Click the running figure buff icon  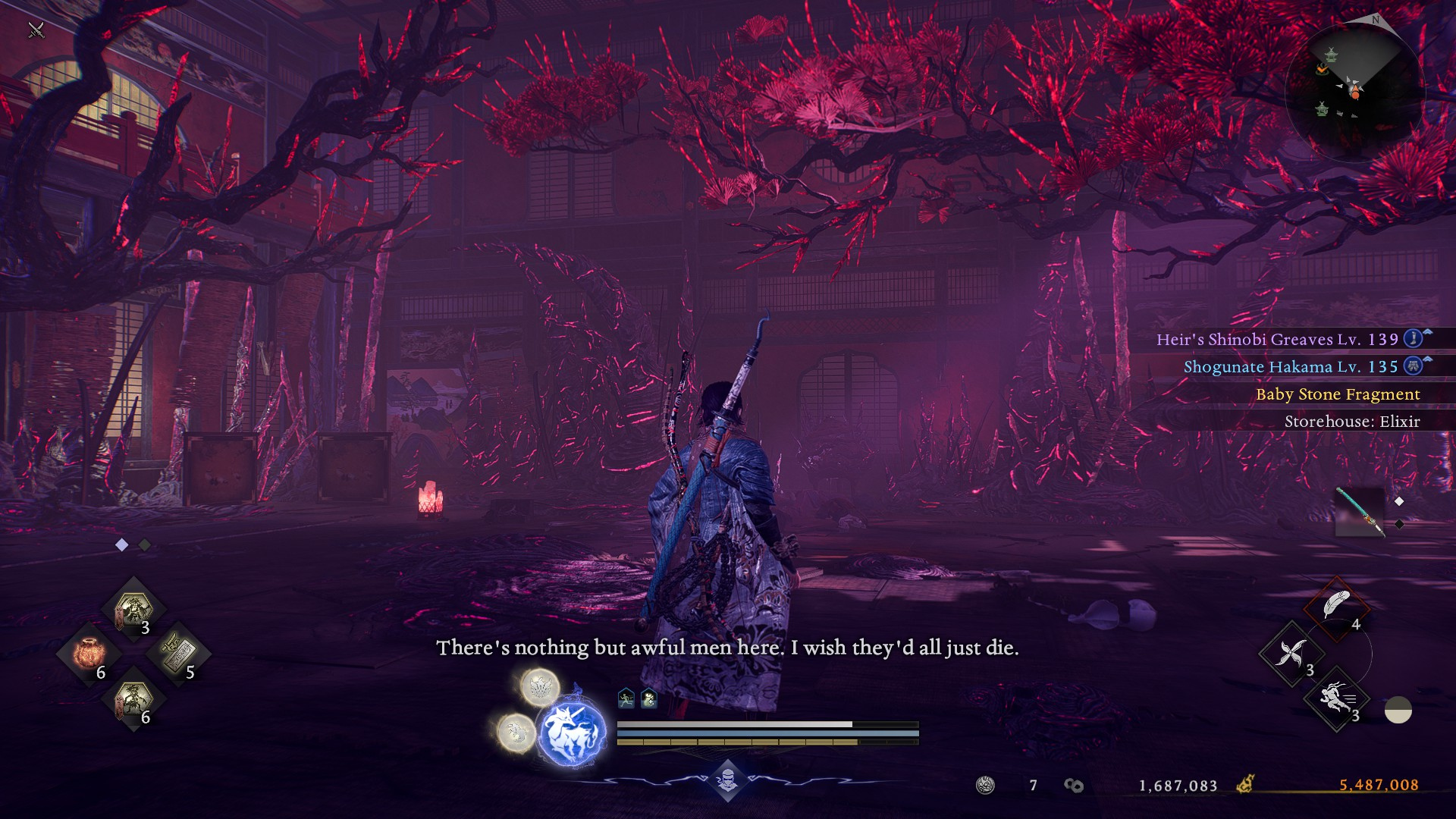[x=626, y=698]
